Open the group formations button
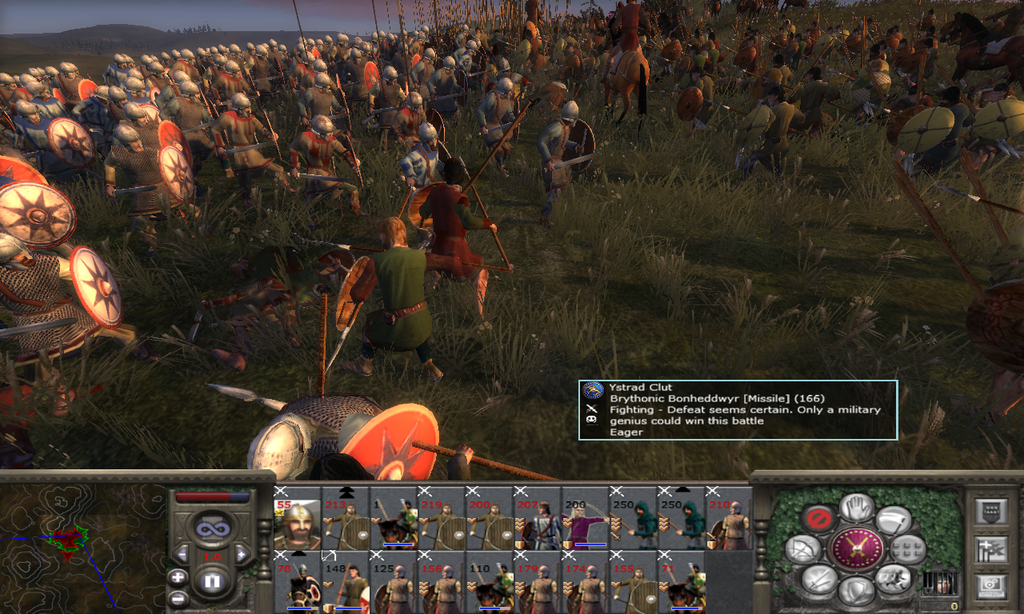 [907, 548]
